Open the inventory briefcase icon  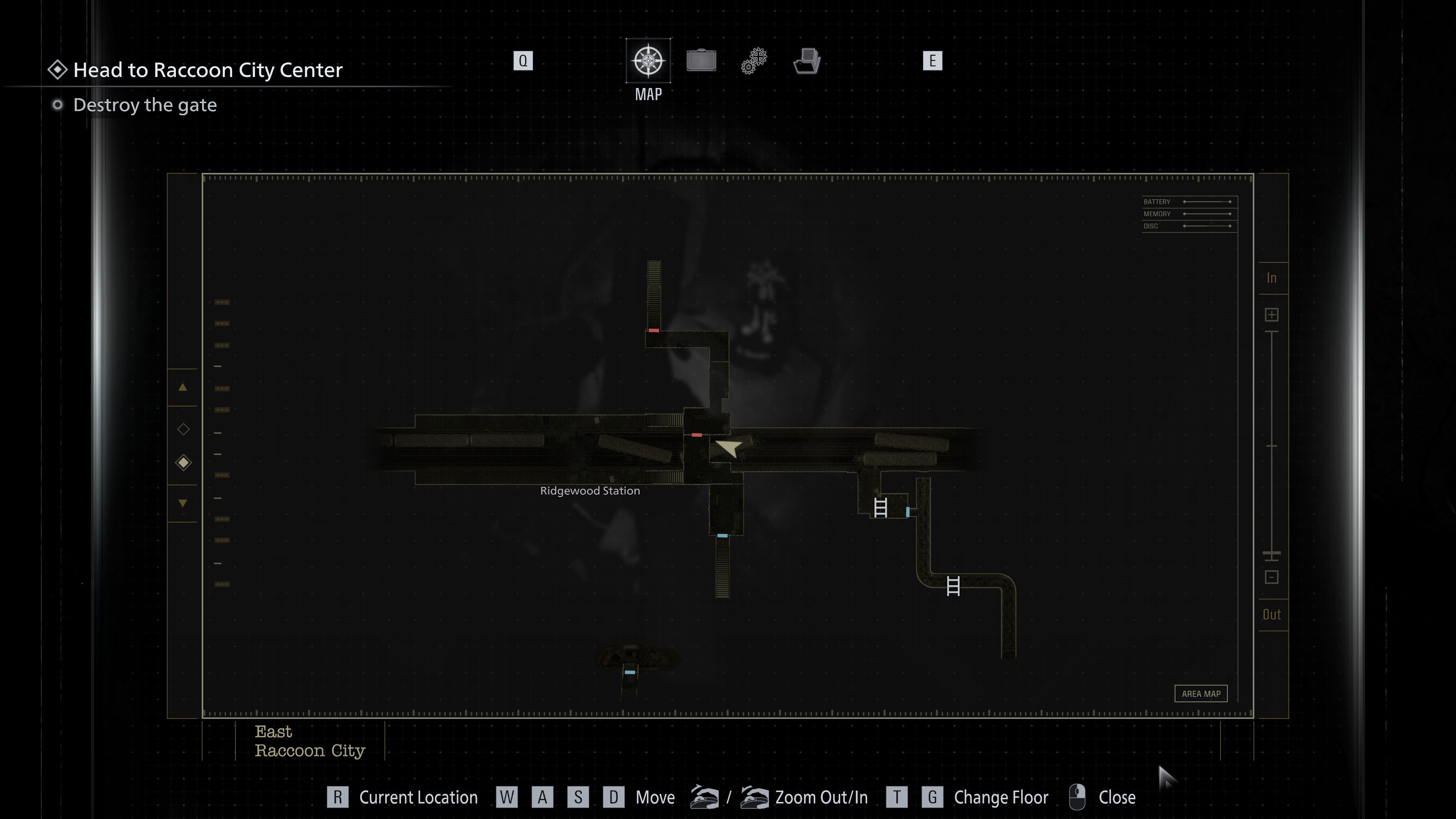(x=701, y=61)
